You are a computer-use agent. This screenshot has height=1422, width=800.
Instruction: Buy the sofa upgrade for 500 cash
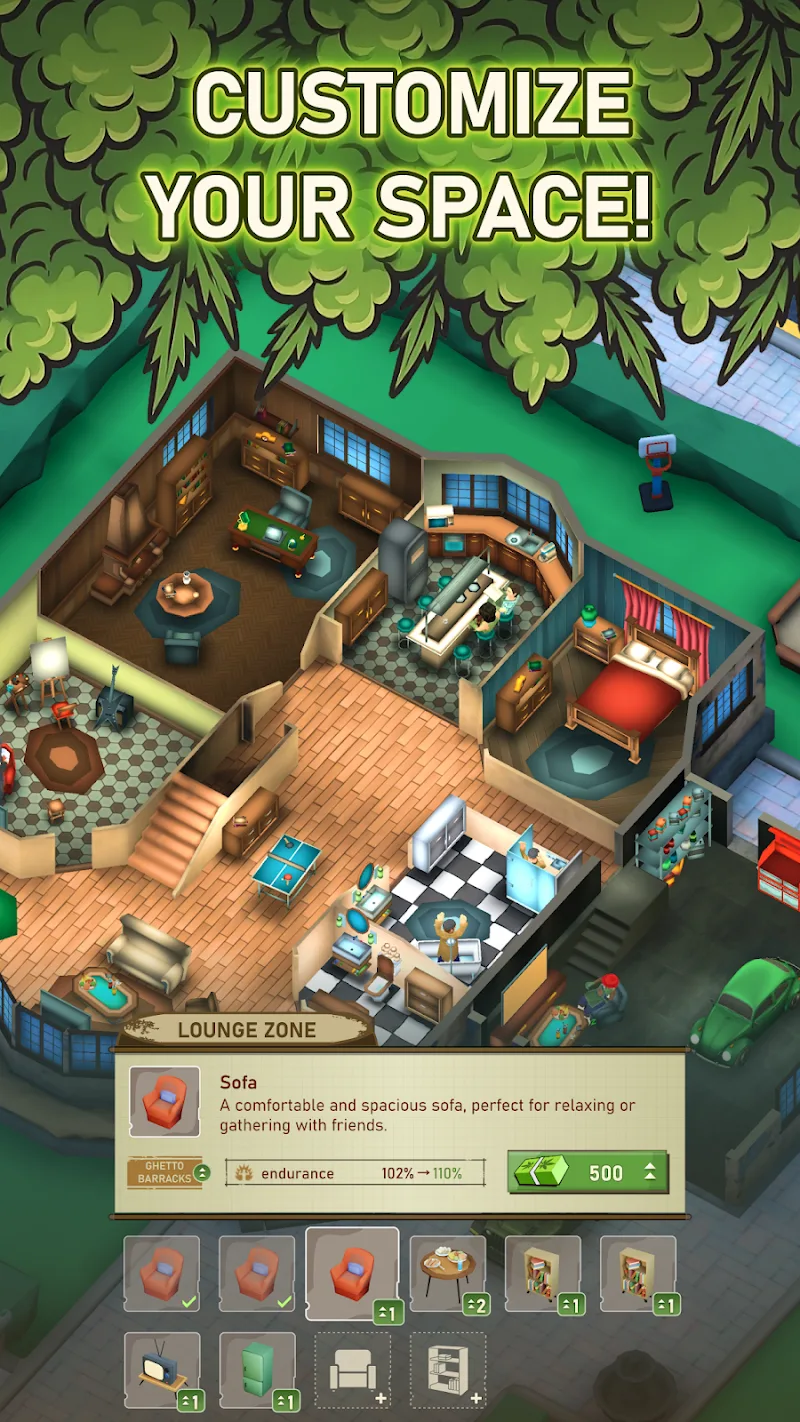pyautogui.click(x=587, y=1172)
